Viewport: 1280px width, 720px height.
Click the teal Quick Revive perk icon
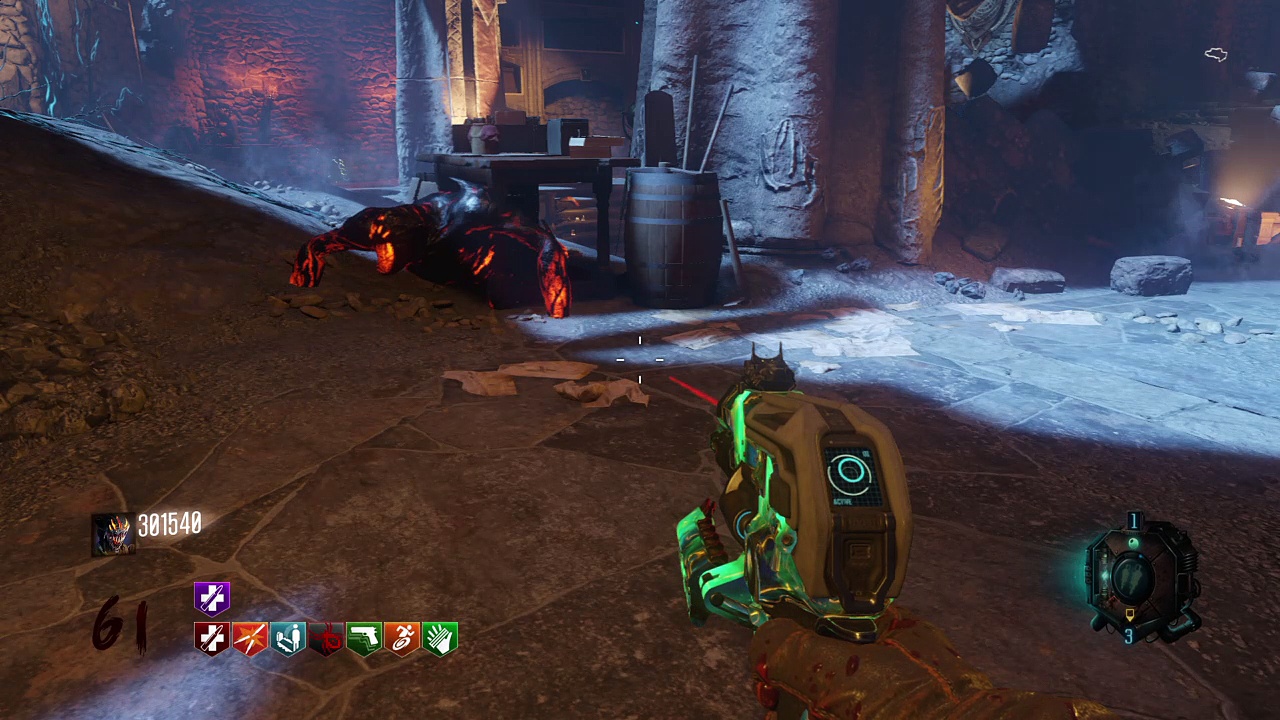point(288,638)
